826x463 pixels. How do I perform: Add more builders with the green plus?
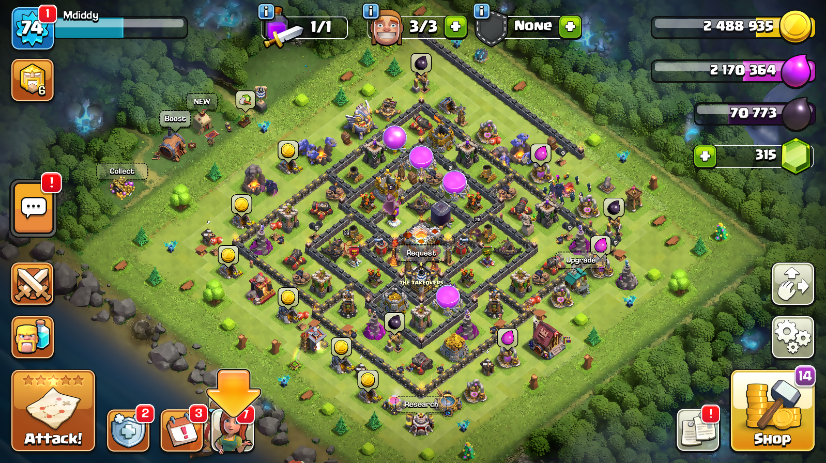[x=455, y=27]
